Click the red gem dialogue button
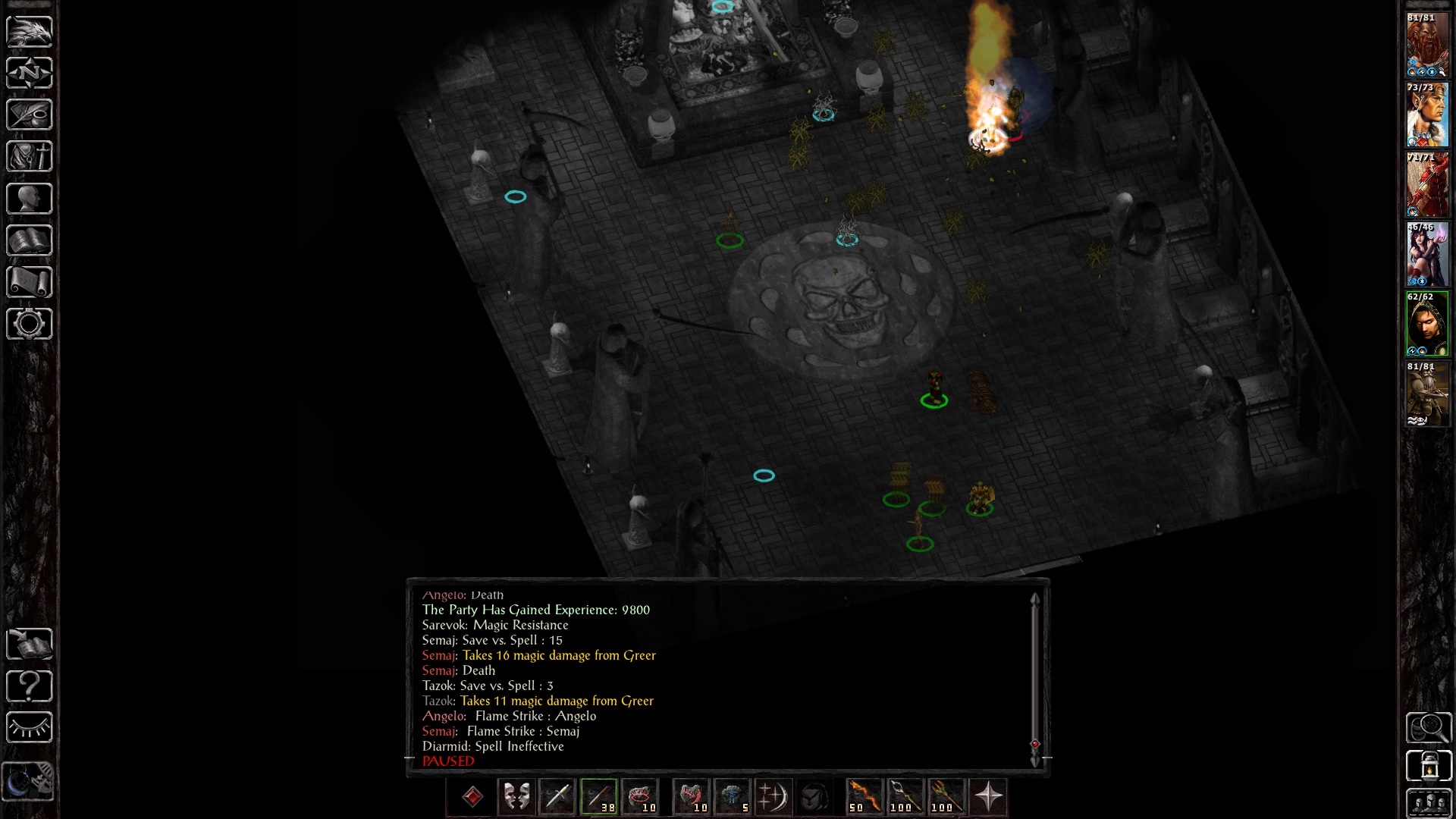This screenshot has width=1456, height=819. [x=472, y=797]
